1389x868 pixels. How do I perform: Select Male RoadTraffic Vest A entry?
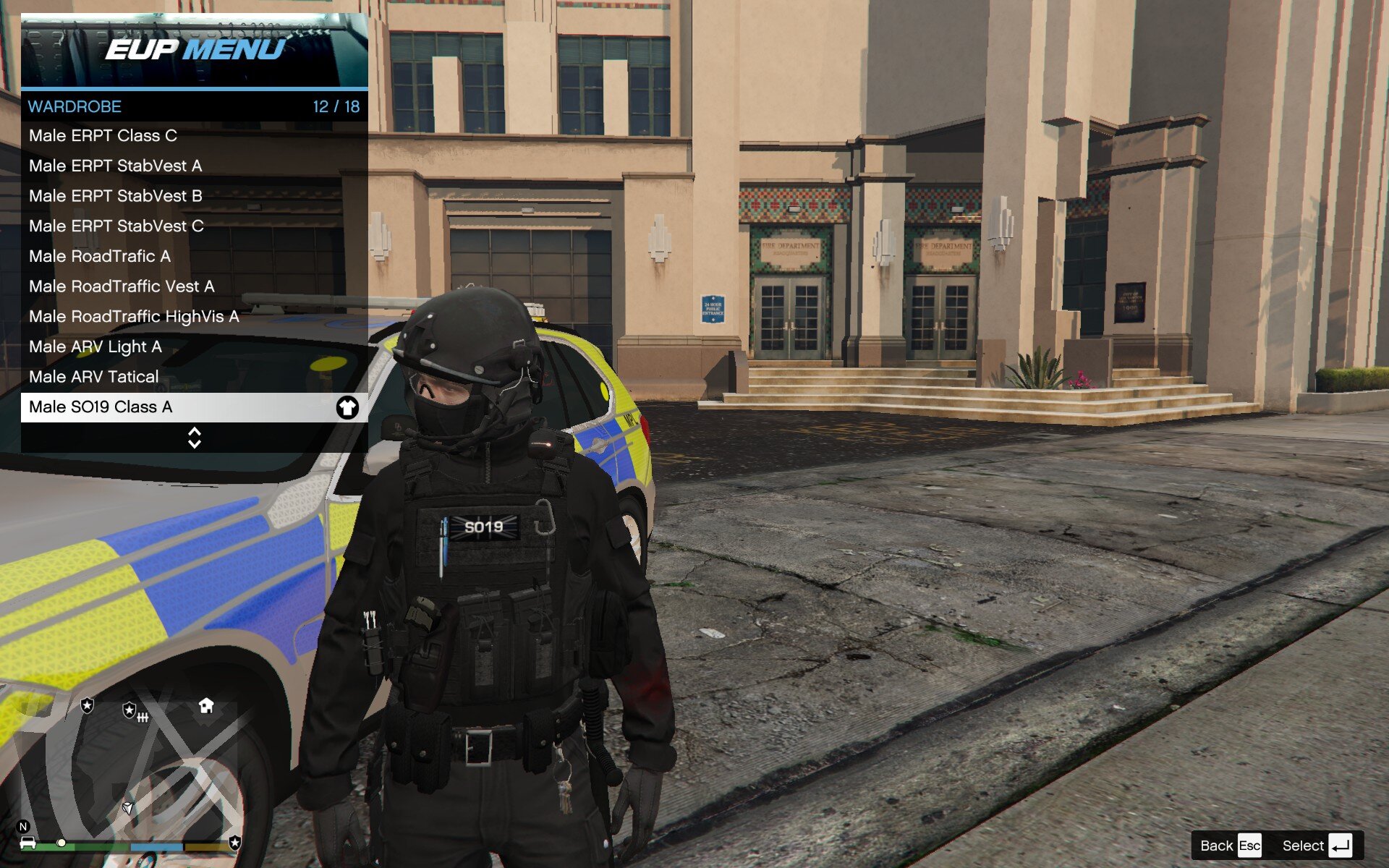coord(194,286)
